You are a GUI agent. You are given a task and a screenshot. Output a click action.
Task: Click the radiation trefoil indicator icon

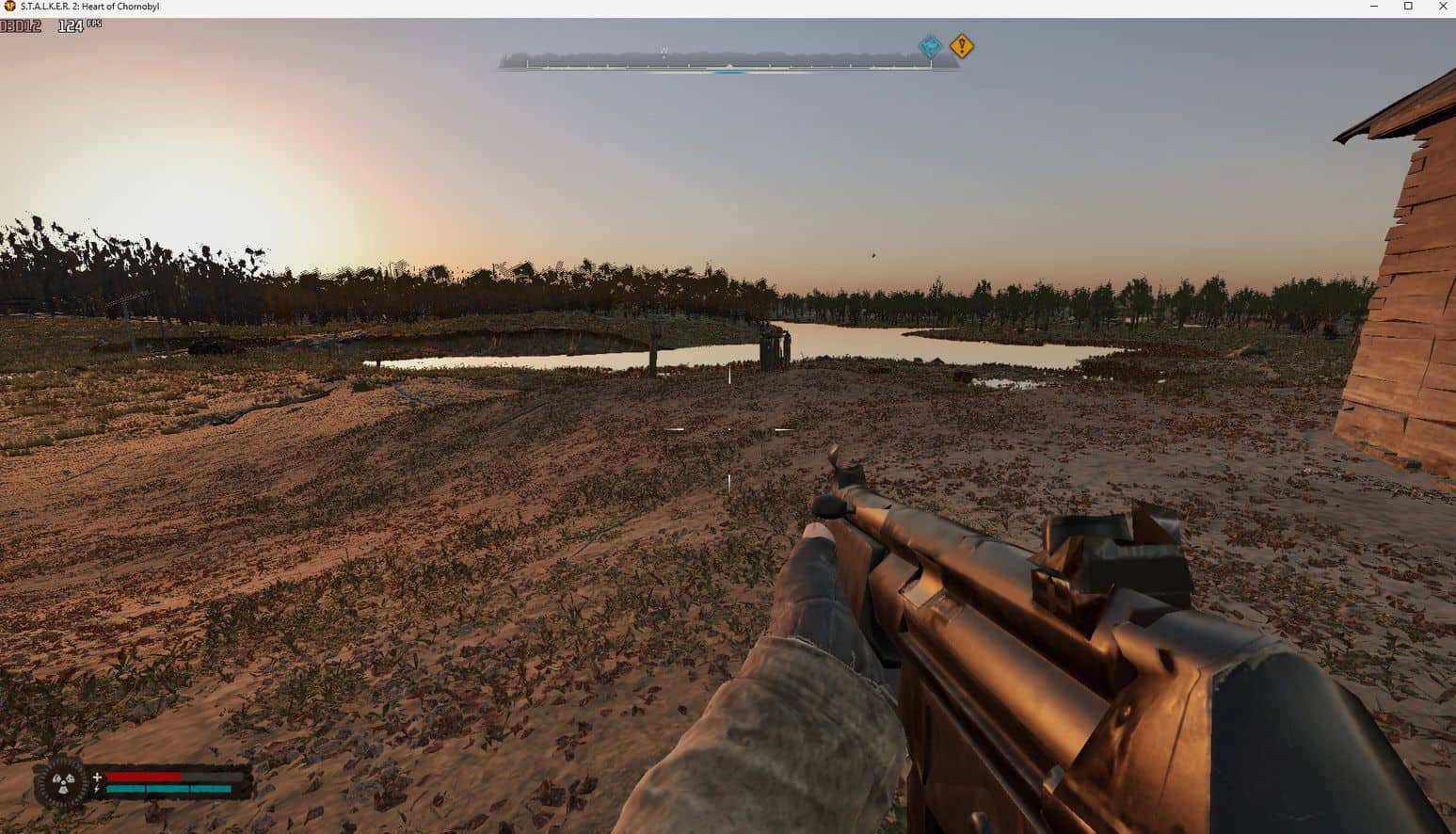click(63, 781)
